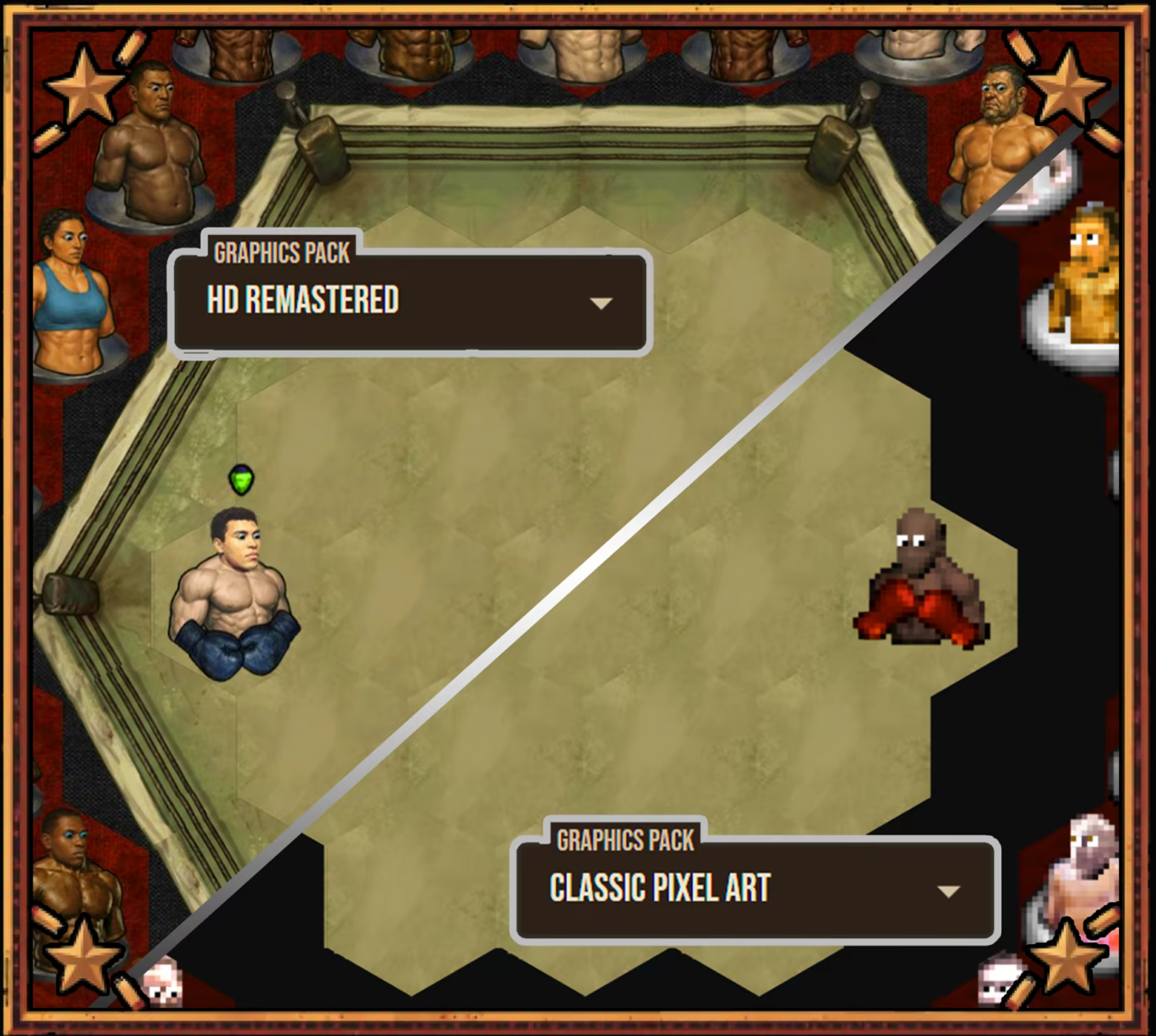1156x1036 pixels.
Task: Click the Graphics Pack label above HD Remastered
Action: tap(280, 253)
